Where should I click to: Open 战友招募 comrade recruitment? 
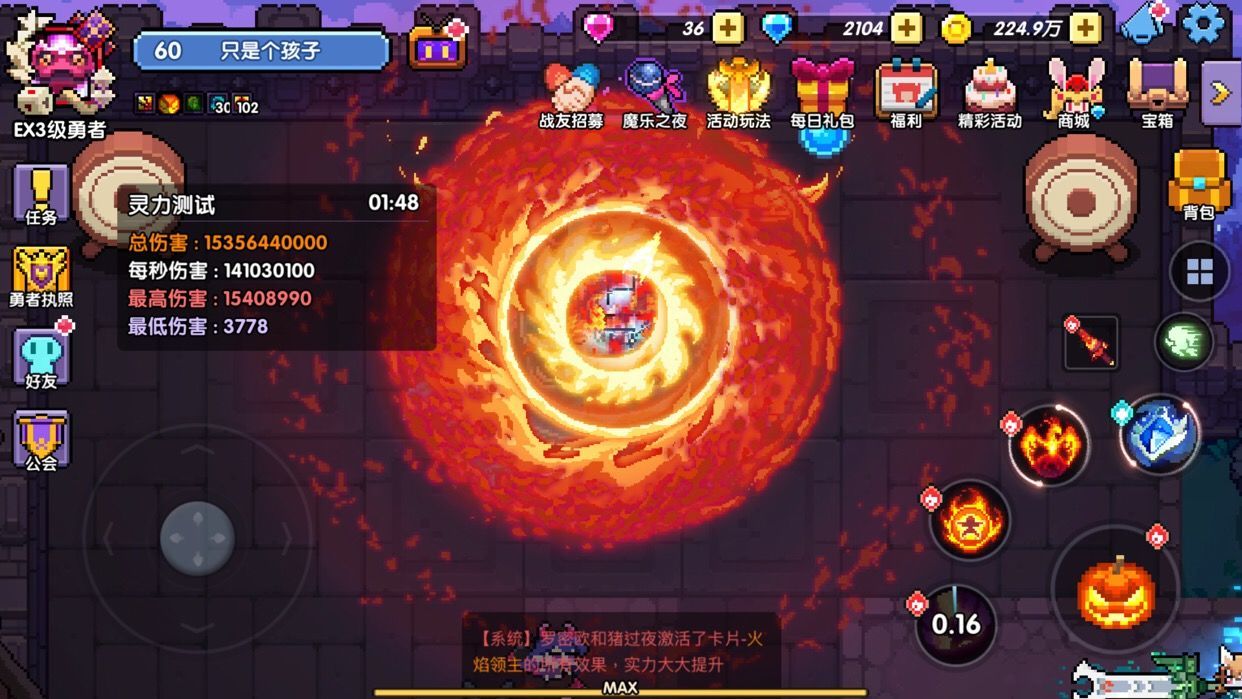(x=571, y=93)
